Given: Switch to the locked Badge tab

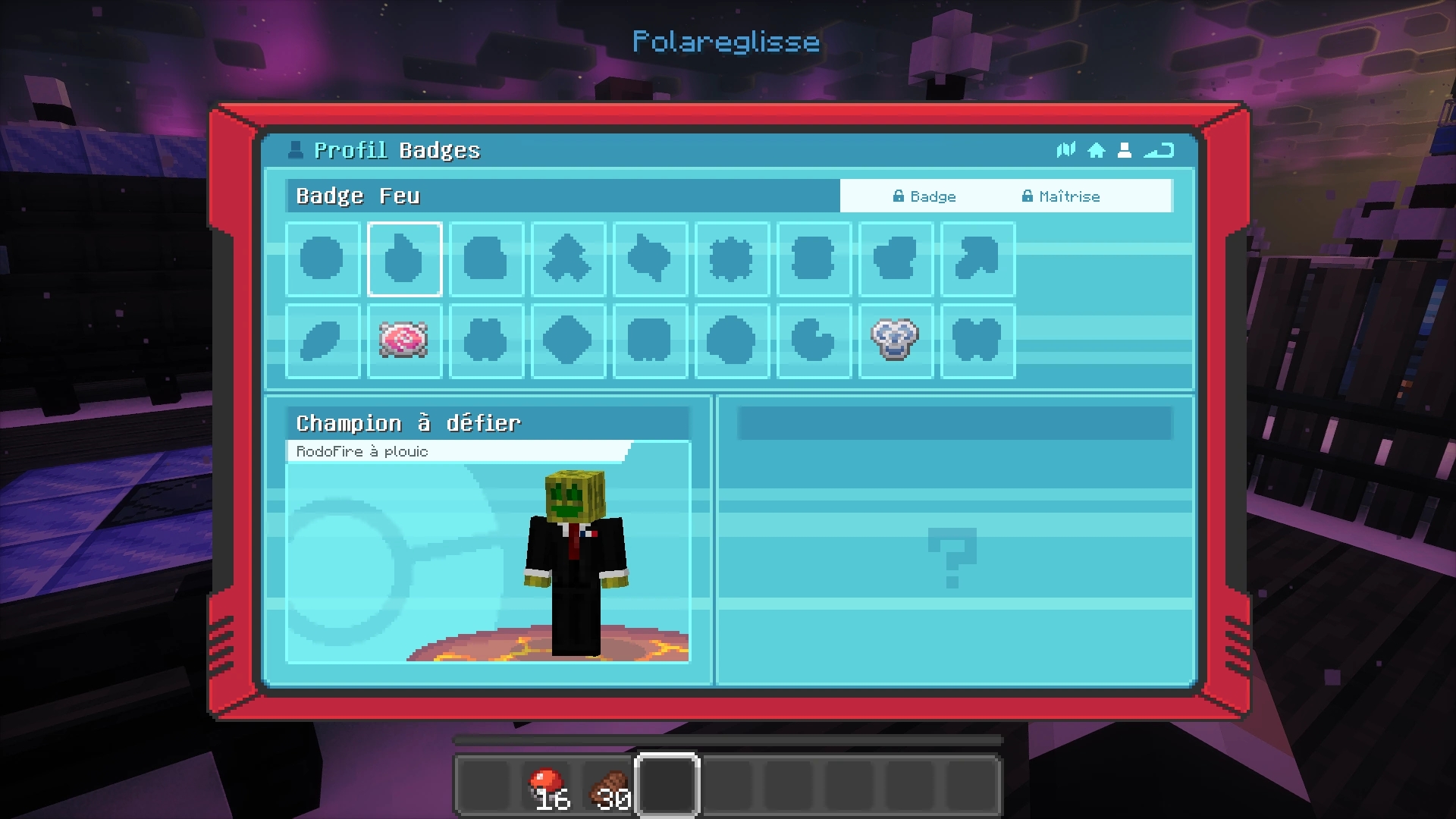Looking at the screenshot, I should point(924,196).
